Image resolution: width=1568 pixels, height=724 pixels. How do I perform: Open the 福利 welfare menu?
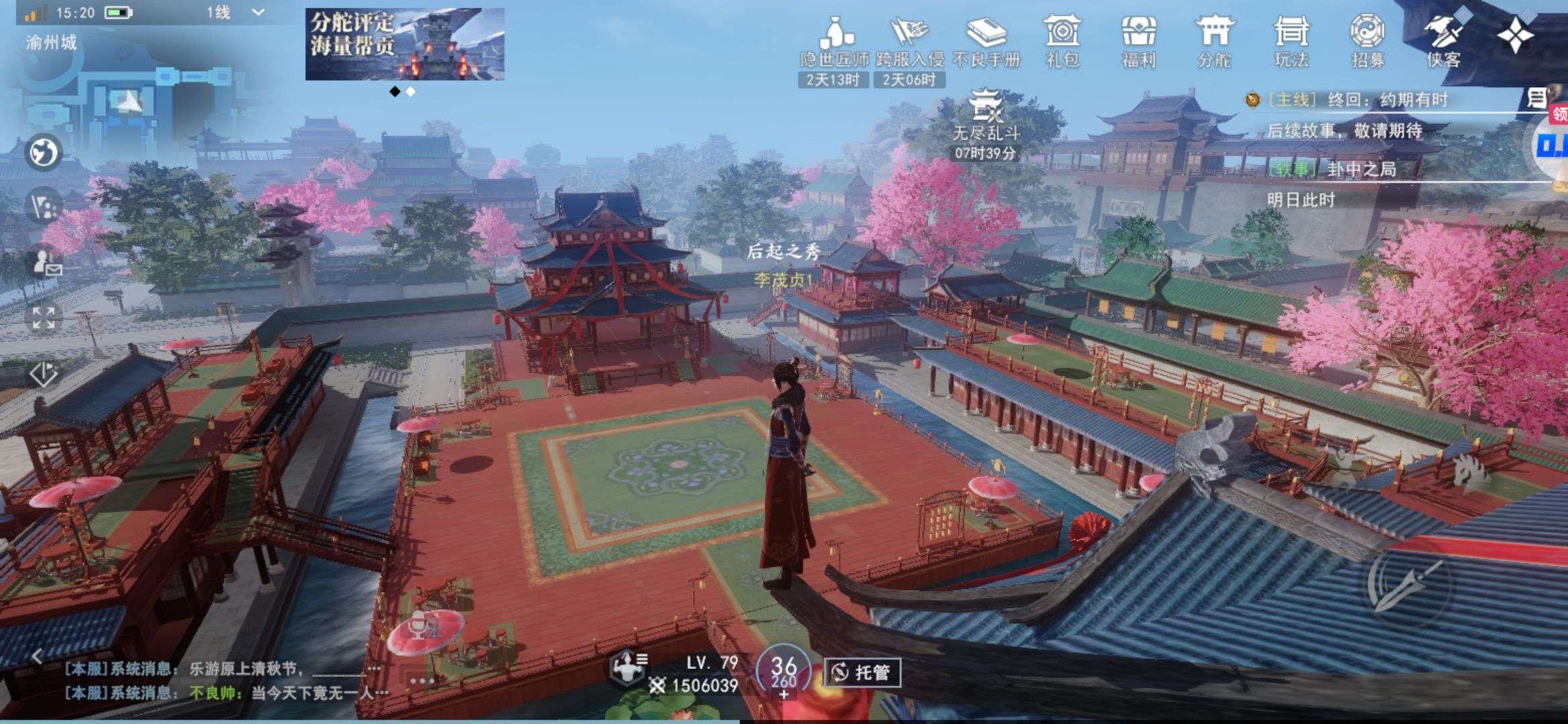[x=1138, y=42]
